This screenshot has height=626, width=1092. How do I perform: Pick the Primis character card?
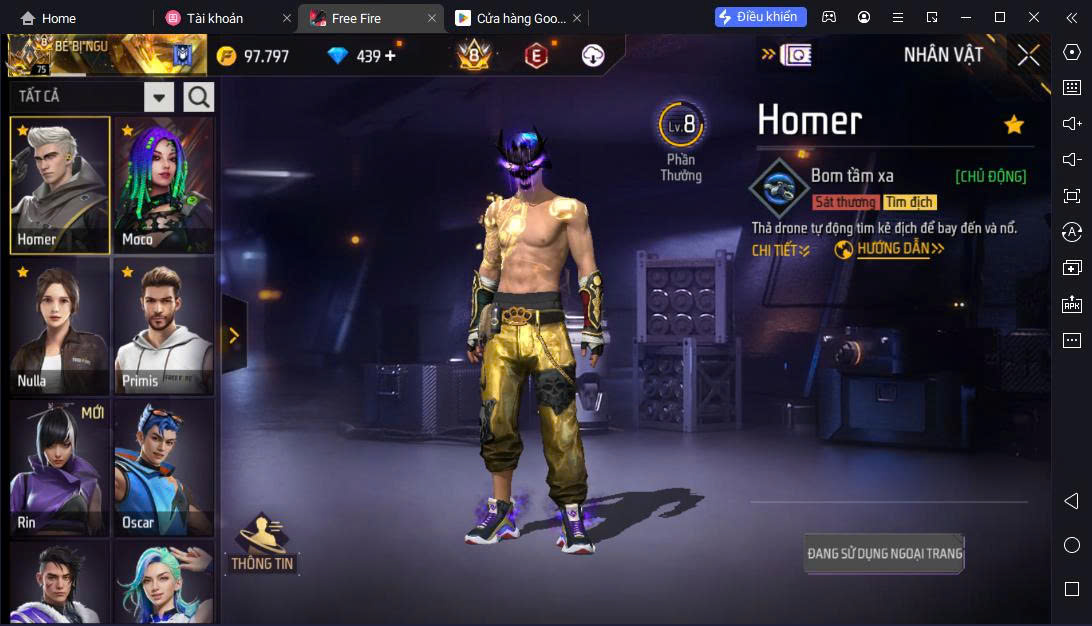click(163, 326)
